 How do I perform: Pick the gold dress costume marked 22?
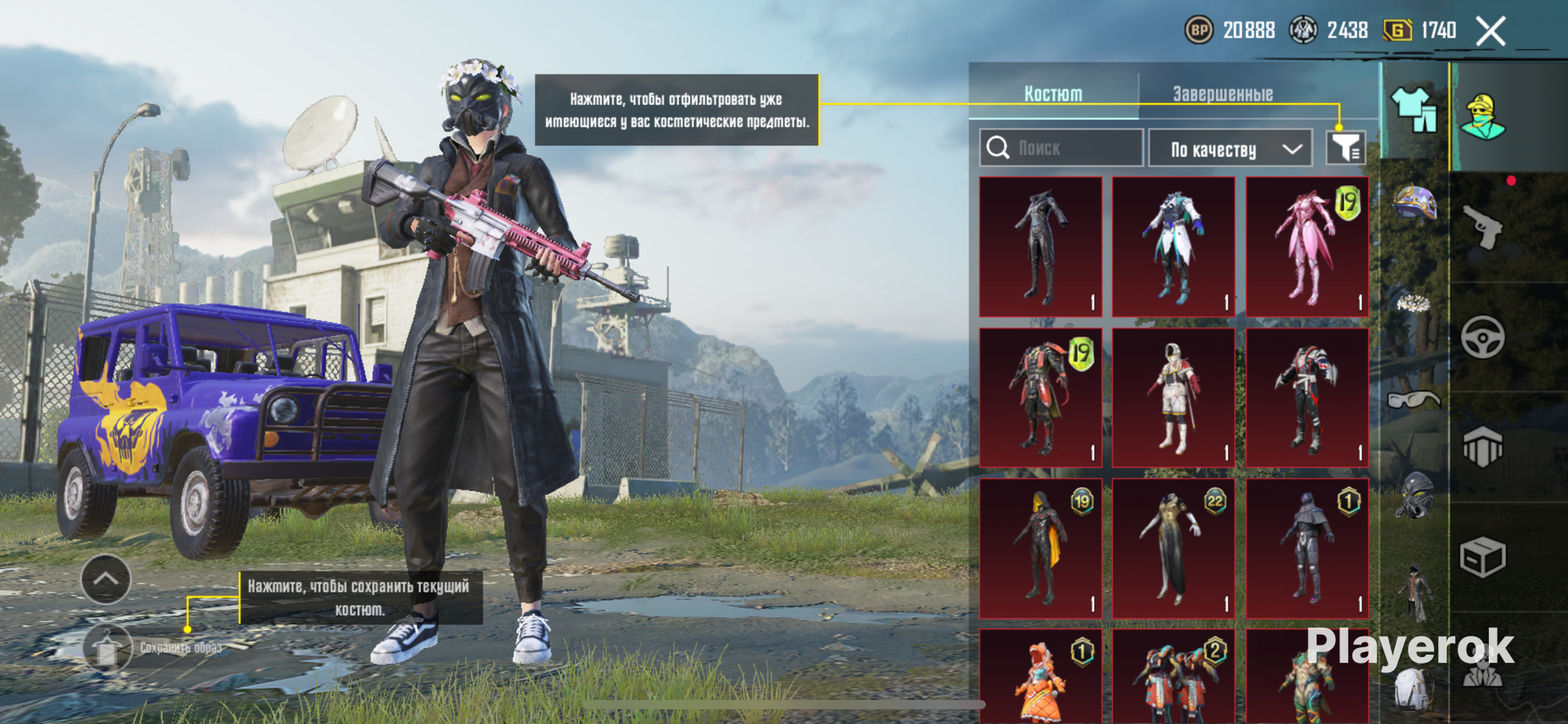1174,549
